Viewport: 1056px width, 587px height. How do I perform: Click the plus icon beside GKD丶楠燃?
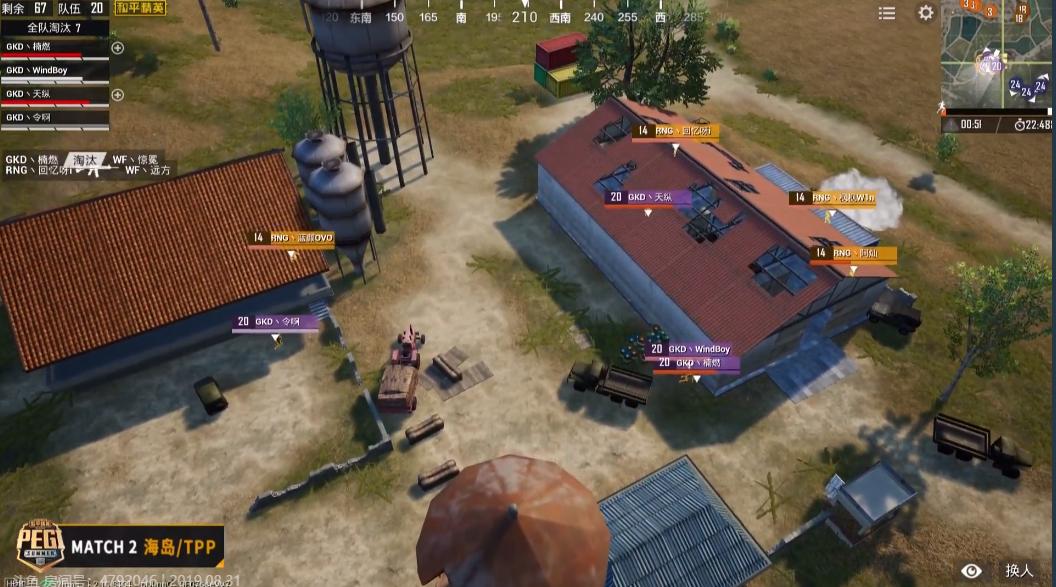[x=118, y=48]
